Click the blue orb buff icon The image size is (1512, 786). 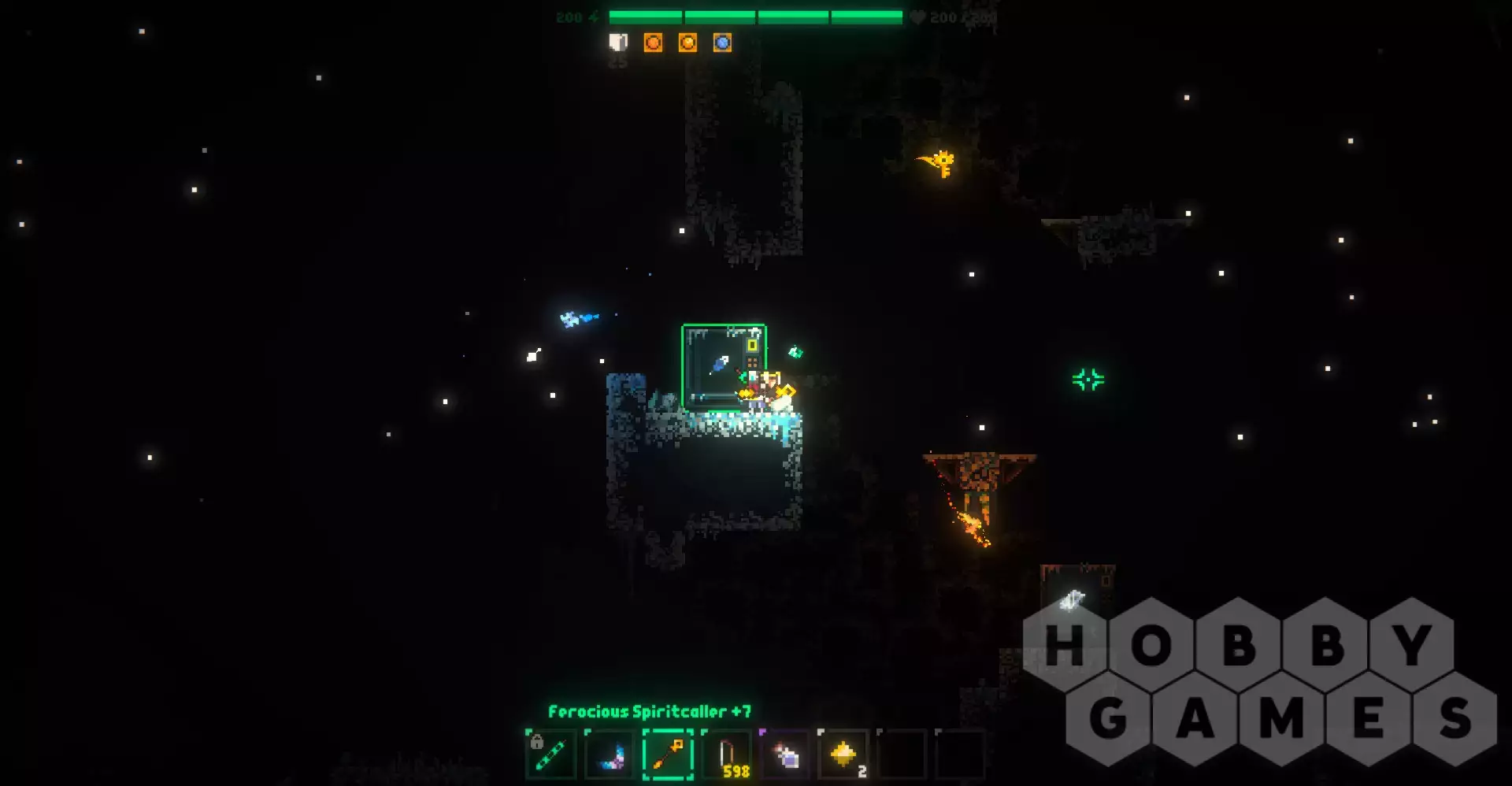tap(722, 43)
